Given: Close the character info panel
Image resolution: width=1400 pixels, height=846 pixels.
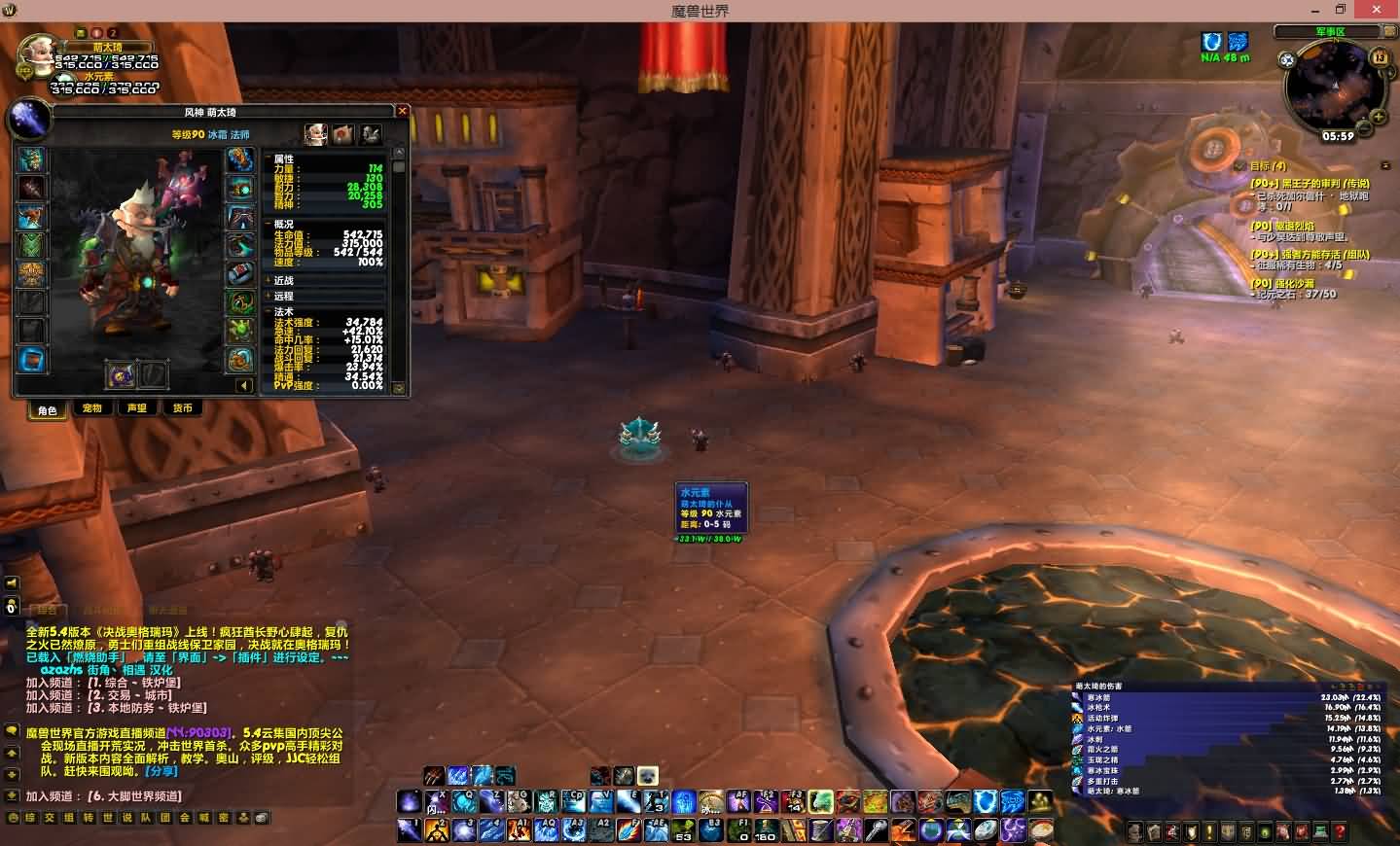Looking at the screenshot, I should tap(402, 112).
